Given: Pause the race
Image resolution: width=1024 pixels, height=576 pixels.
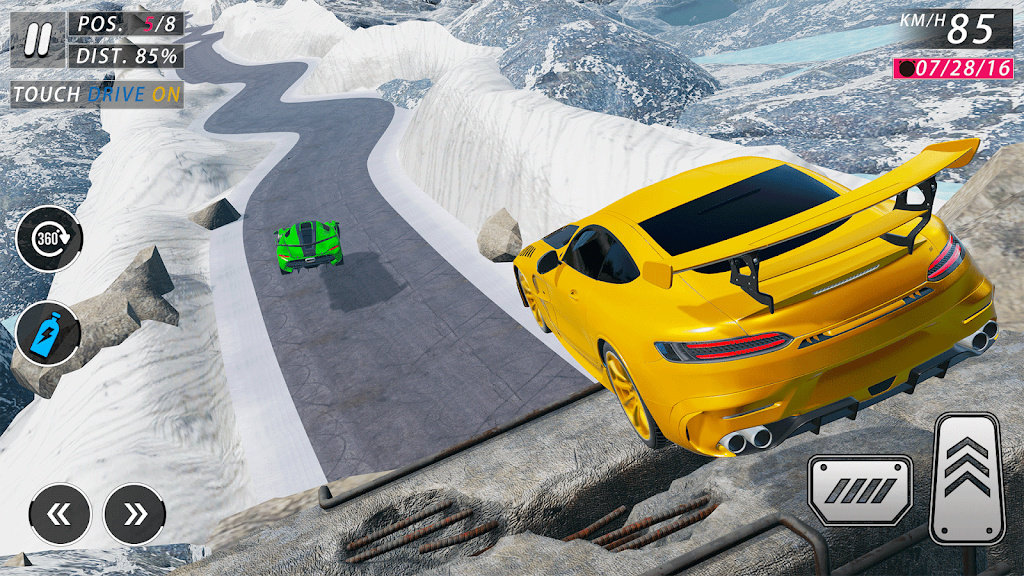Looking at the screenshot, I should [38, 39].
